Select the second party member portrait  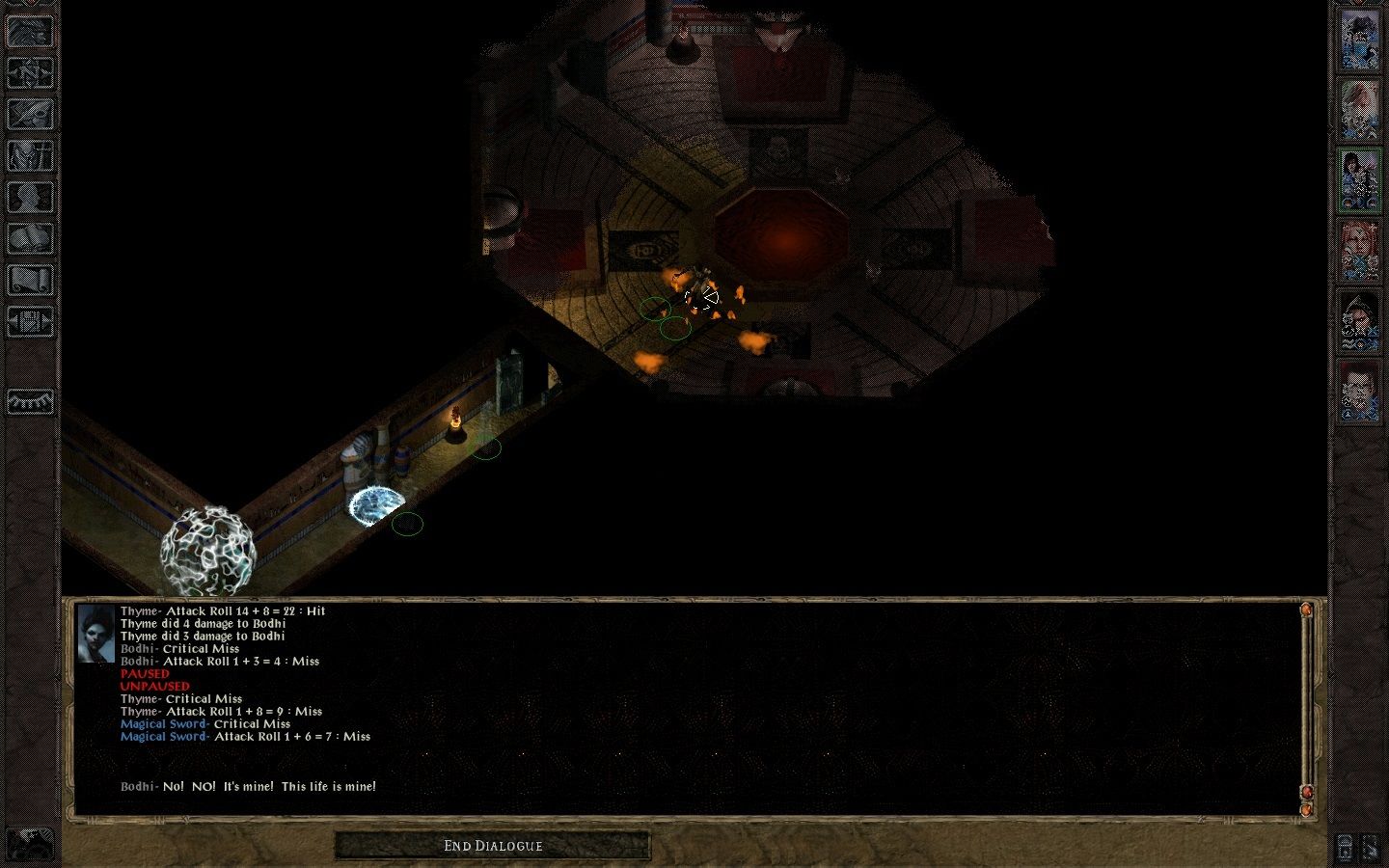pos(1359,110)
